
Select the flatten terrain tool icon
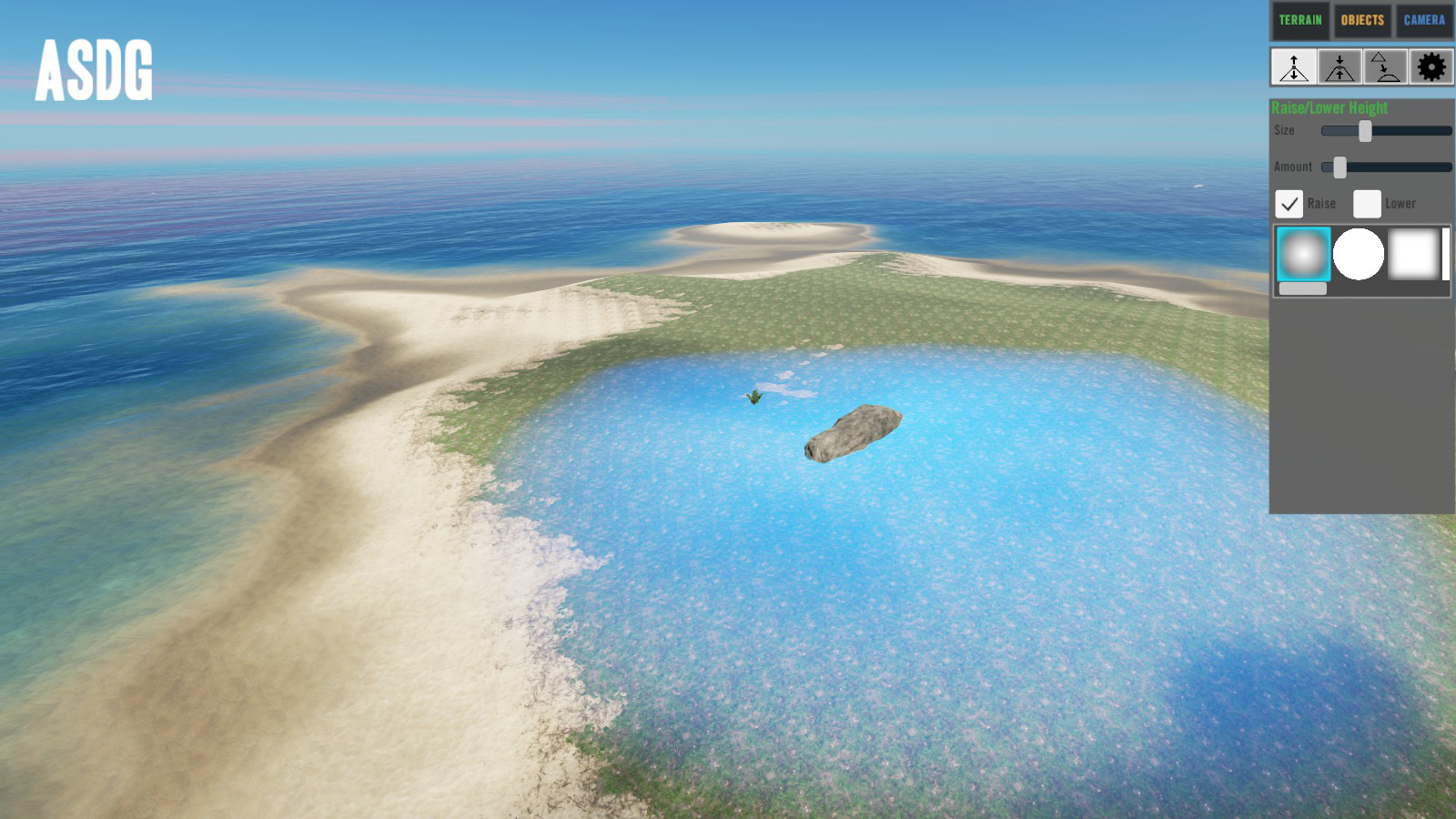1340,67
